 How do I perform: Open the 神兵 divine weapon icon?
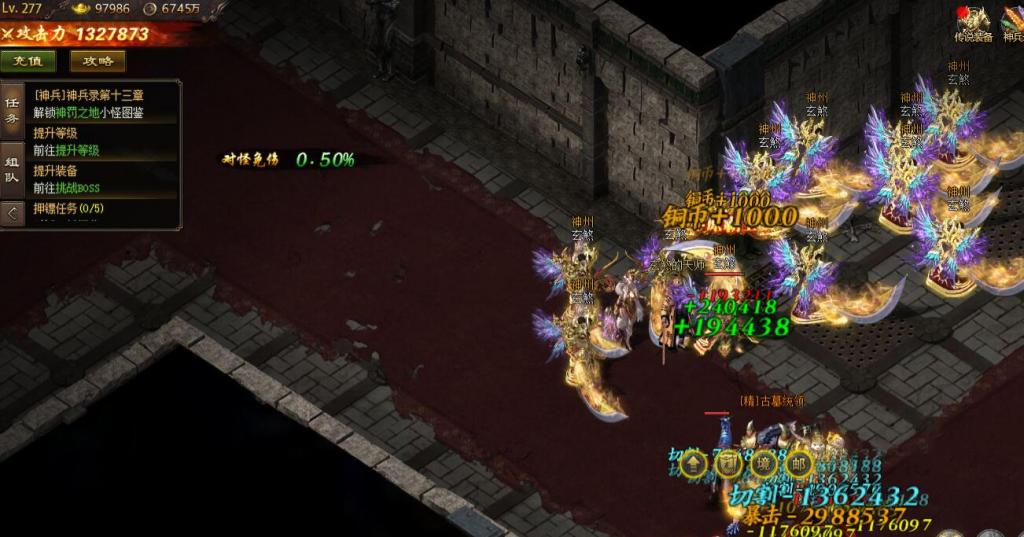coord(1012,22)
